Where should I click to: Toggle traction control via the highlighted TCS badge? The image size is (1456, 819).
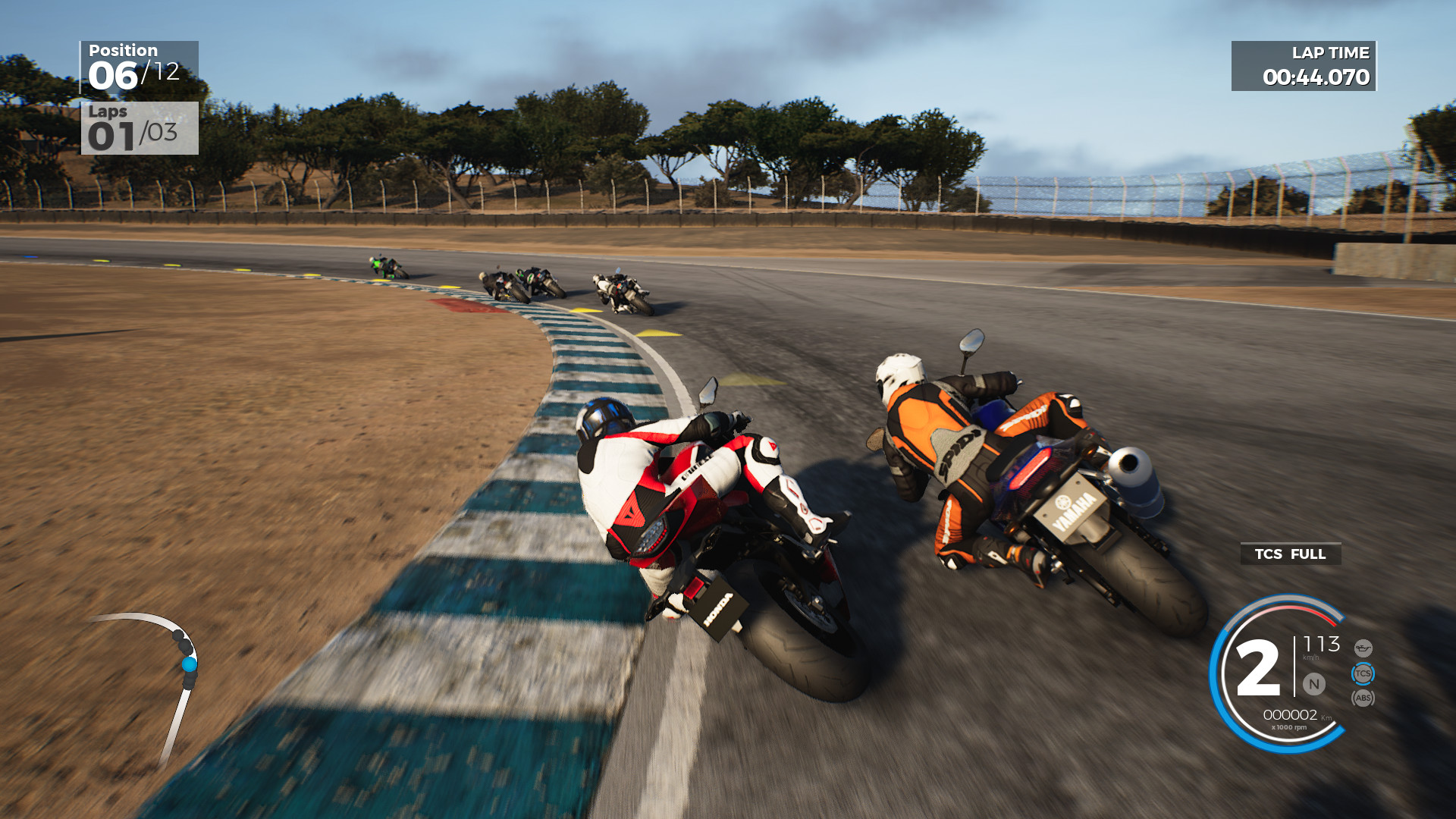point(1363,673)
